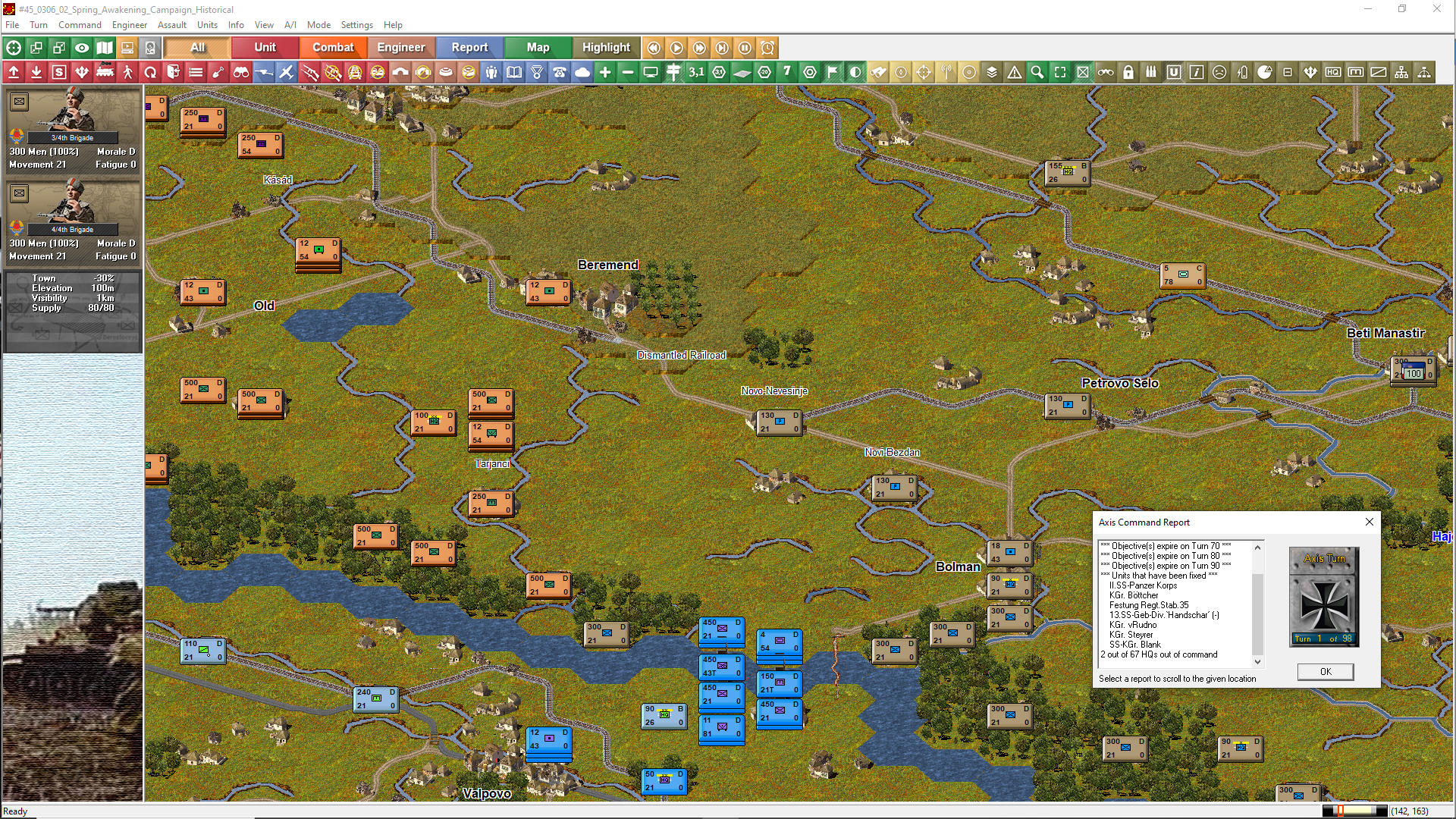Toggle hex locking via the padlock icon
Image resolution: width=1456 pixels, height=819 pixels.
pyautogui.click(x=1128, y=72)
